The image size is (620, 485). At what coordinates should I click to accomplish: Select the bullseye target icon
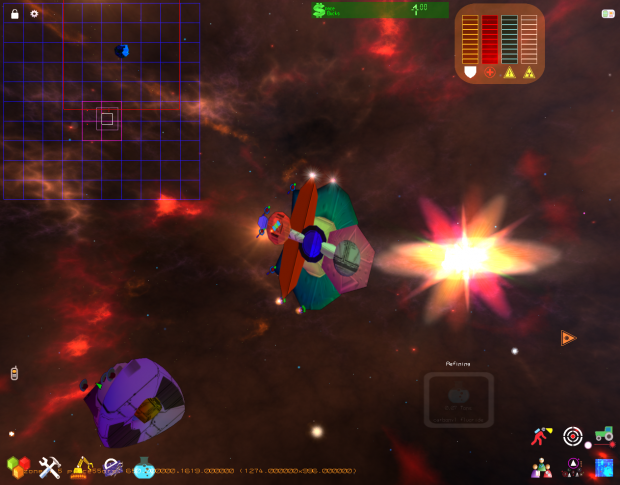point(573,436)
